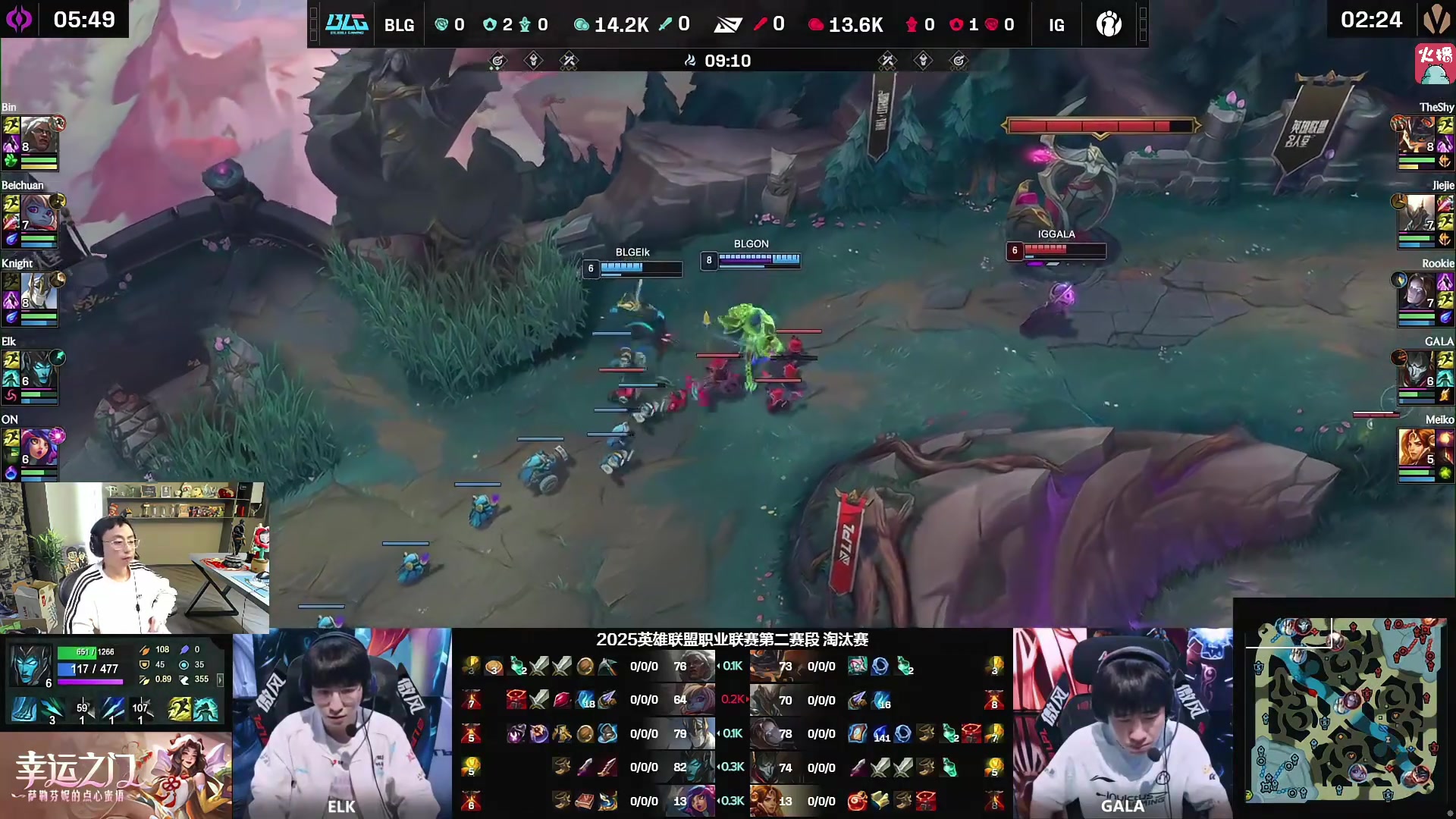Click the IG team logo in scoreboard
This screenshot has width=1456, height=819.
[x=1109, y=24]
